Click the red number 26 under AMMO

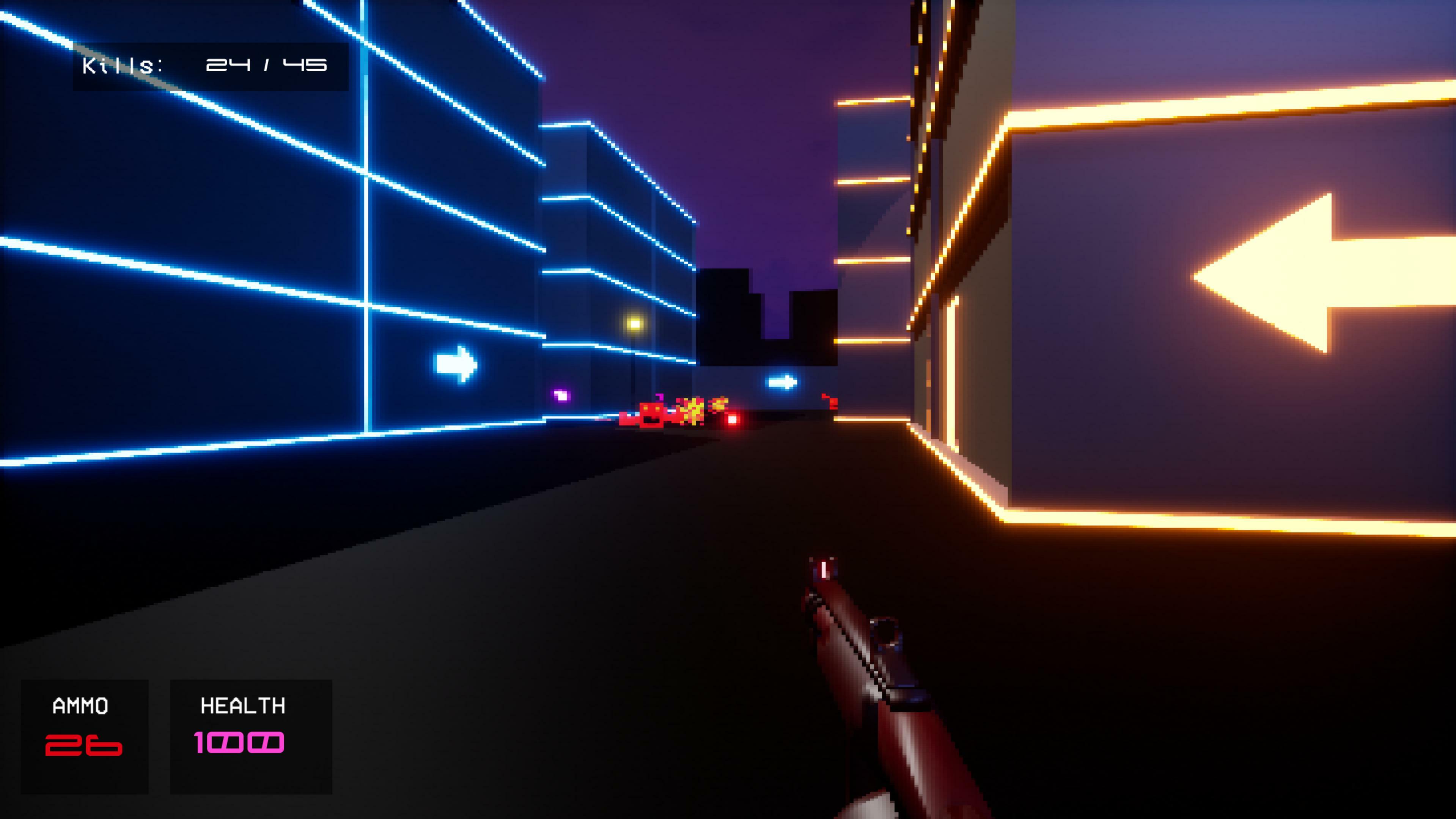click(84, 745)
